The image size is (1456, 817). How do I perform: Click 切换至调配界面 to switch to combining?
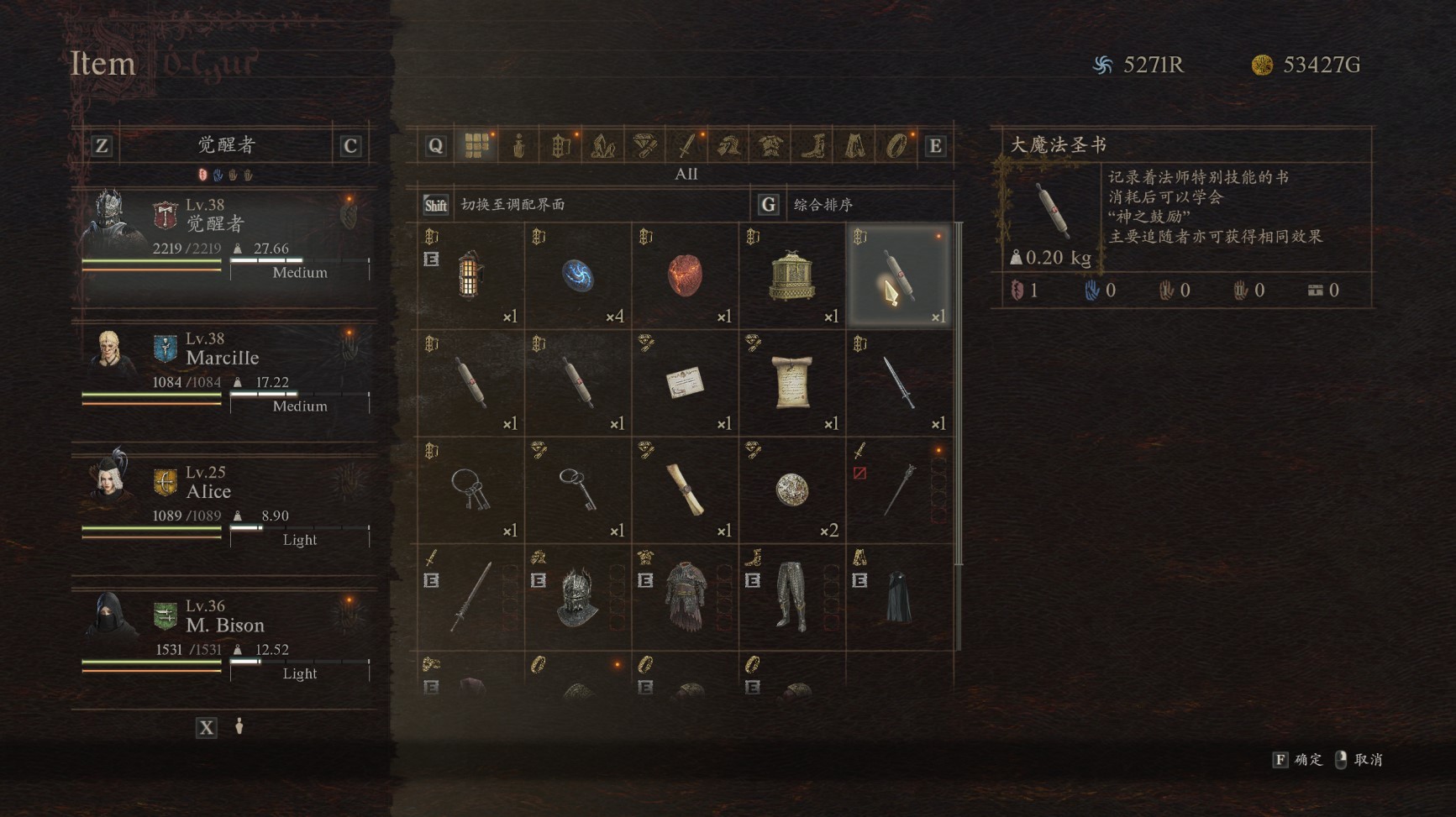[x=512, y=205]
